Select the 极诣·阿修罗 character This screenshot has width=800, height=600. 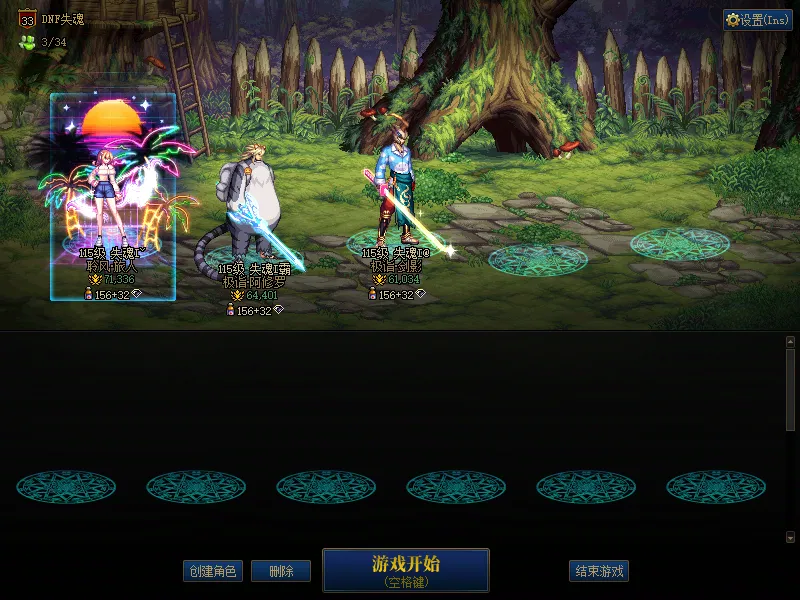pyautogui.click(x=253, y=230)
